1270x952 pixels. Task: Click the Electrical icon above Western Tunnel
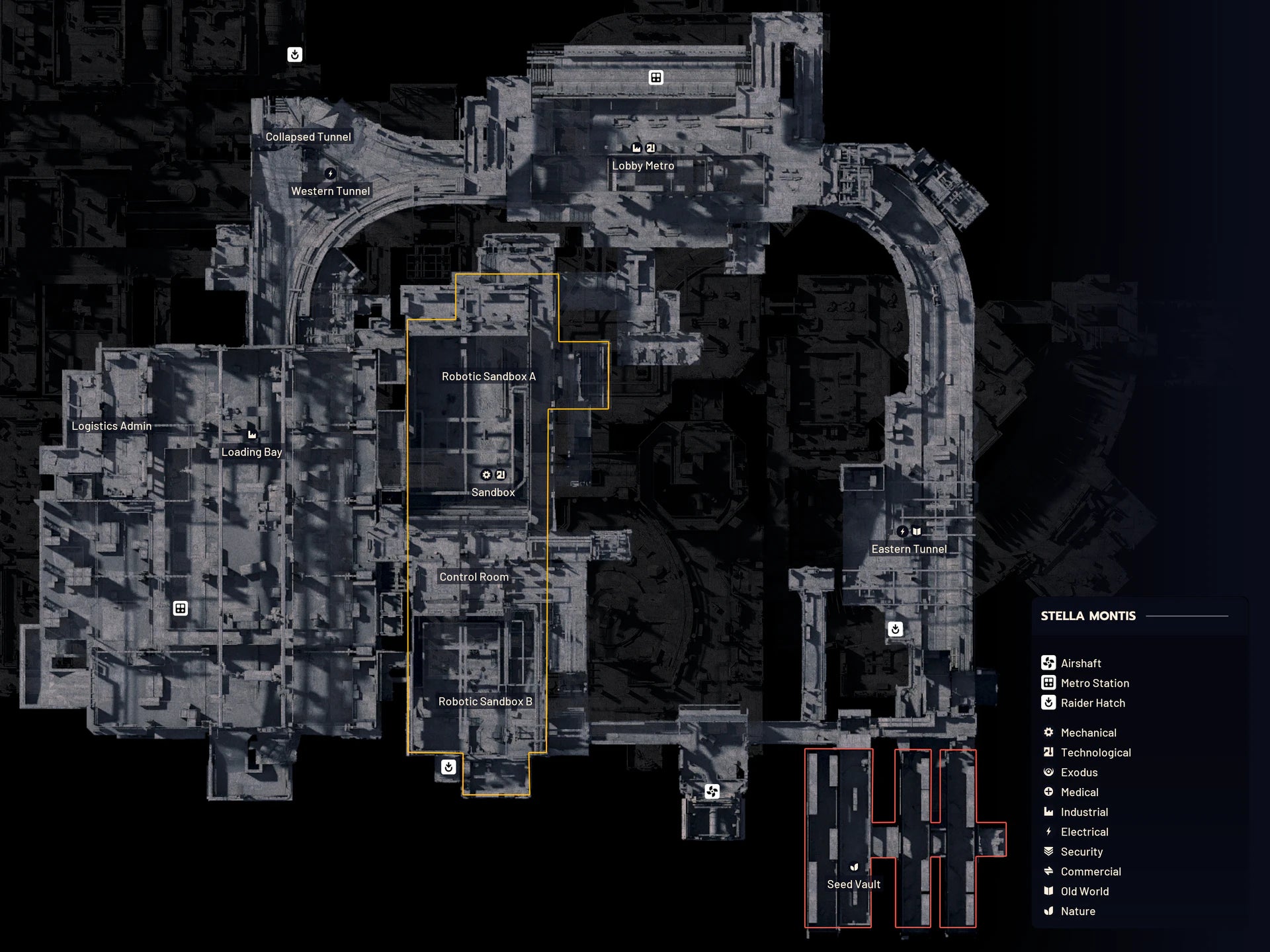click(330, 173)
